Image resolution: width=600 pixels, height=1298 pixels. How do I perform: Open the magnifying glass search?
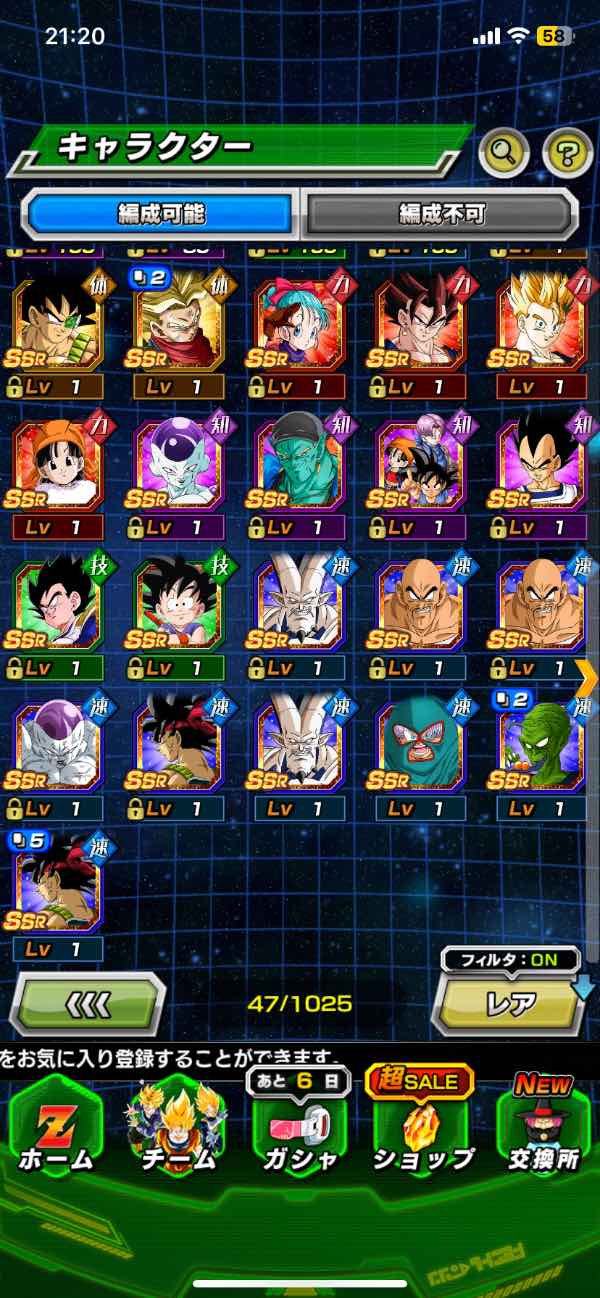click(505, 152)
